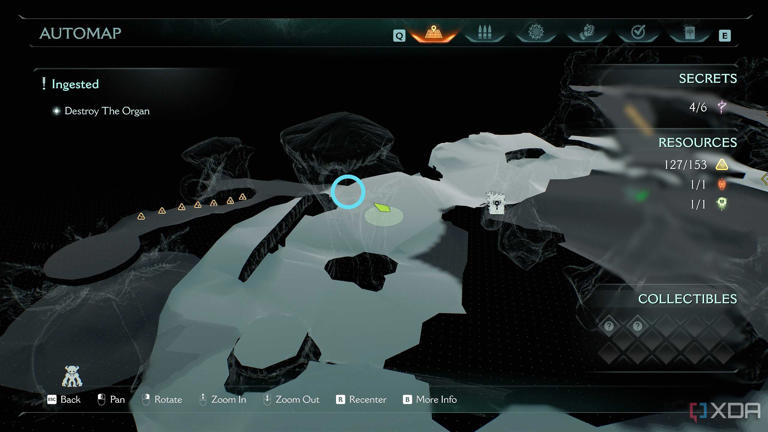Open the checkmark missions tab

(x=638, y=33)
